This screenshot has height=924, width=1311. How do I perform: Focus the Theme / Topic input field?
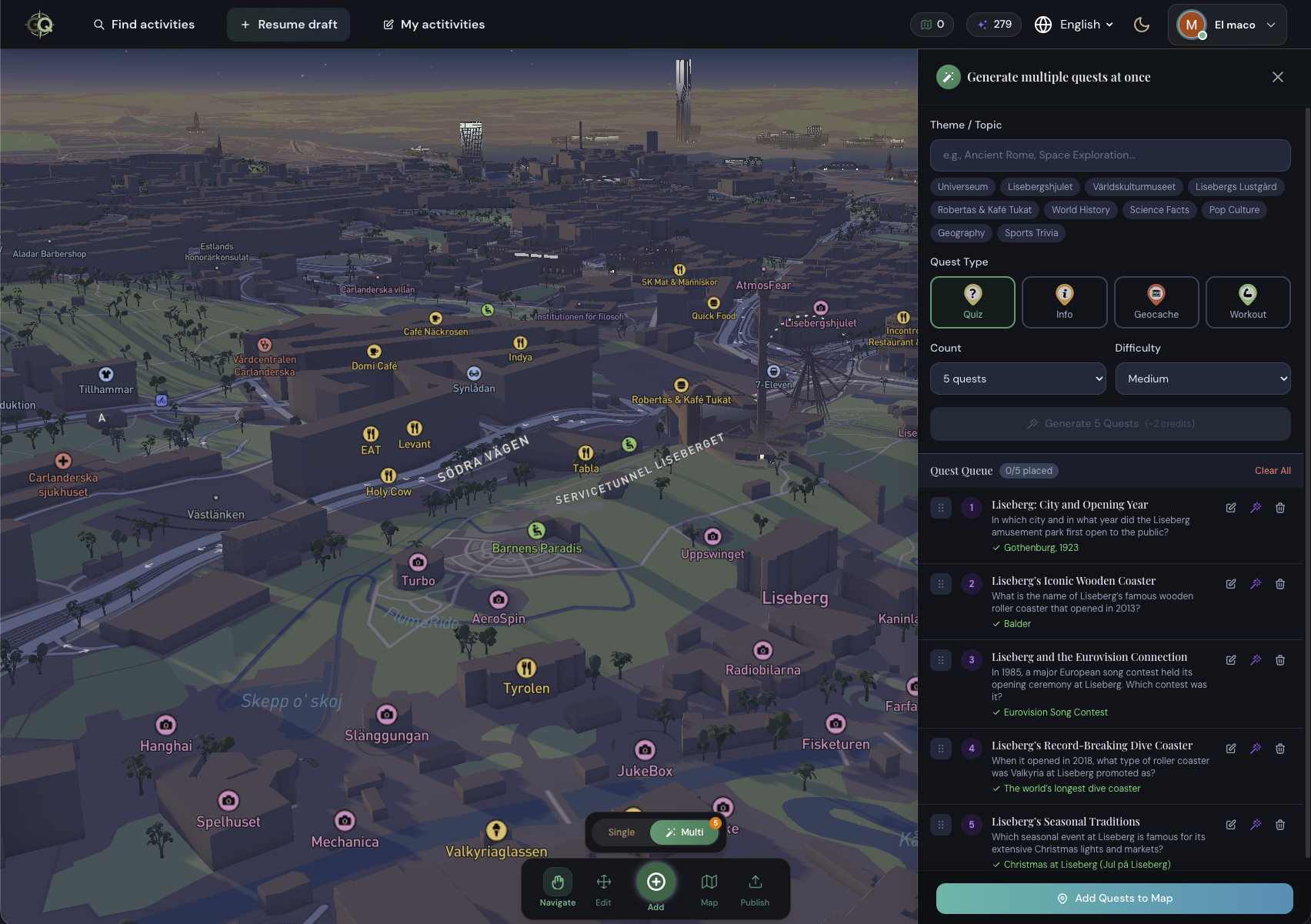point(1110,155)
